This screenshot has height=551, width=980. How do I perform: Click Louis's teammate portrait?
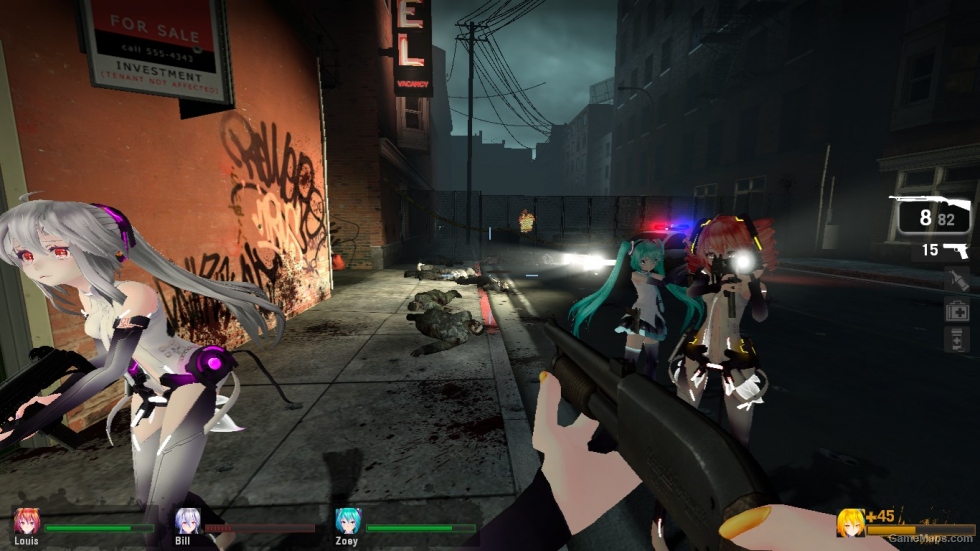point(26,521)
